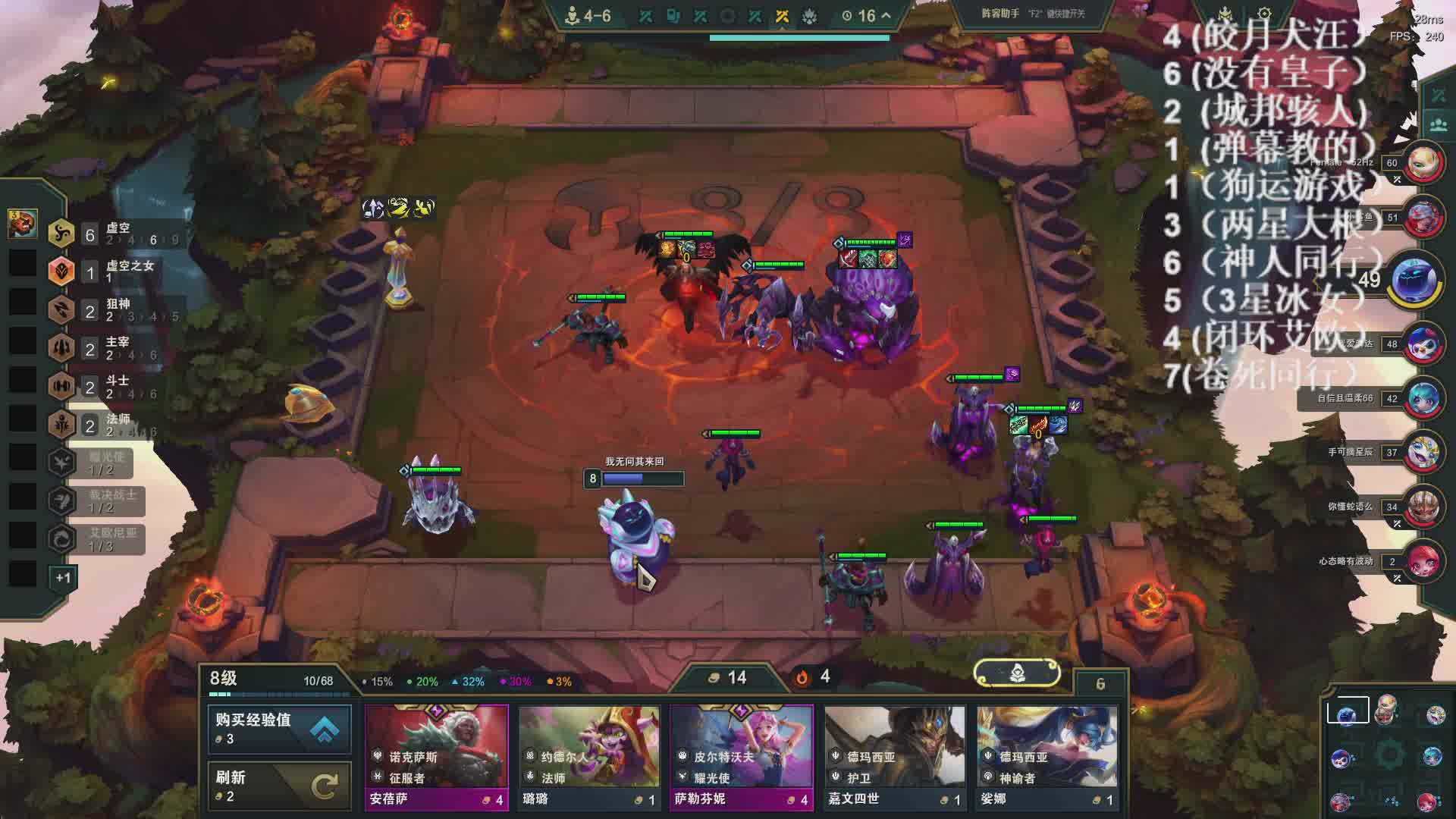The width and height of the screenshot is (1456, 819).
Task: Check the 斗士 trait
Action: point(114,387)
